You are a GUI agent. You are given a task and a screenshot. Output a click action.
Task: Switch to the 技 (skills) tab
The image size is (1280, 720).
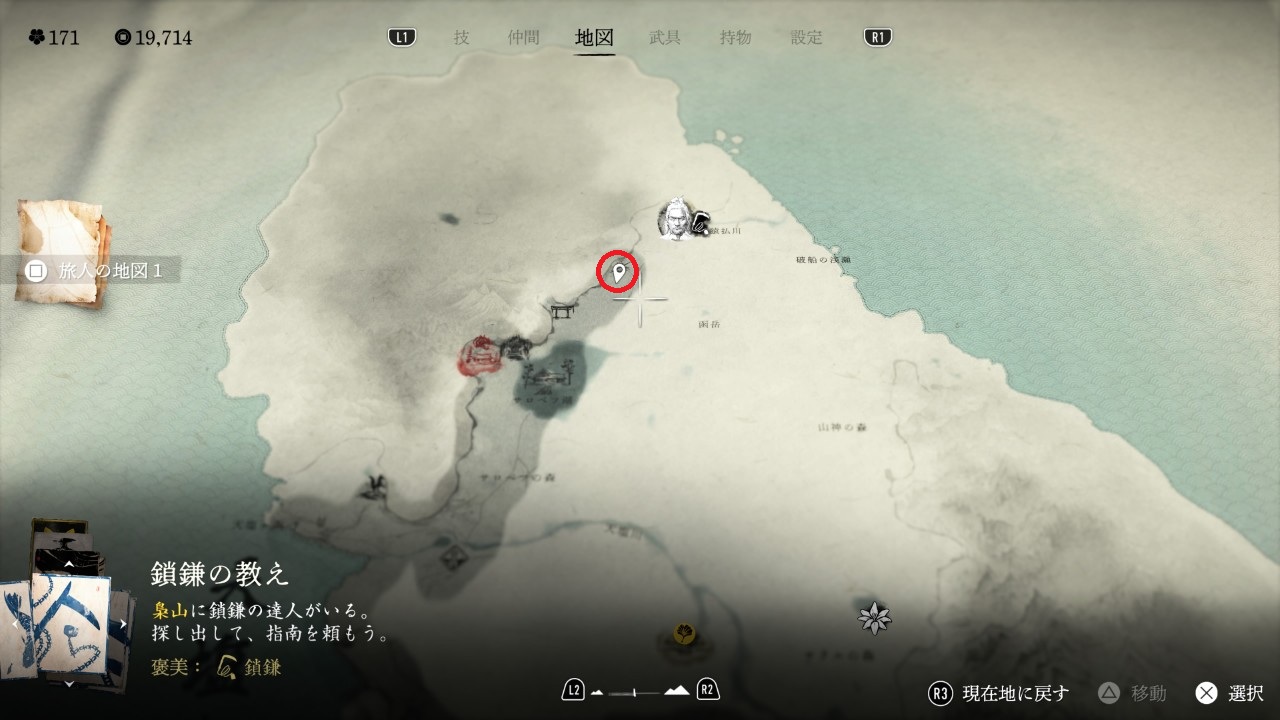tap(461, 38)
